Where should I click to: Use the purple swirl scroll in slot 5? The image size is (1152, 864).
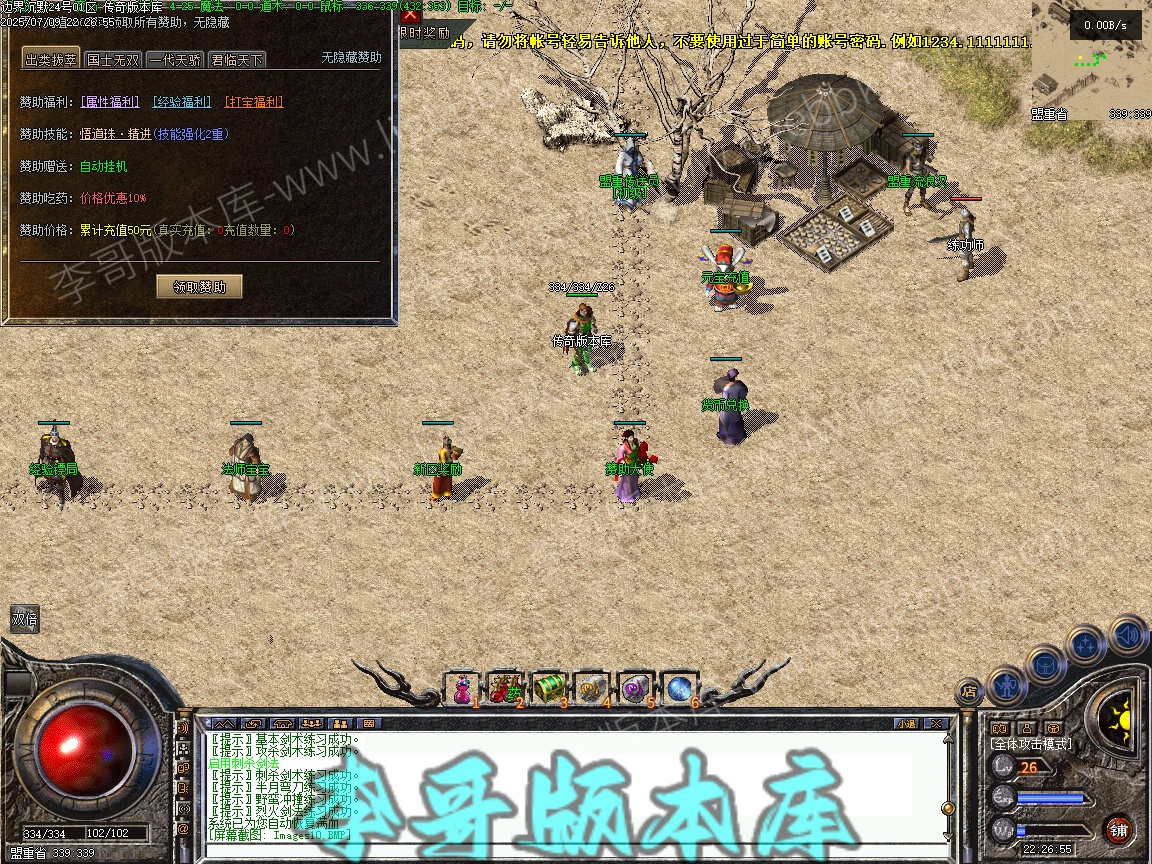coord(636,688)
